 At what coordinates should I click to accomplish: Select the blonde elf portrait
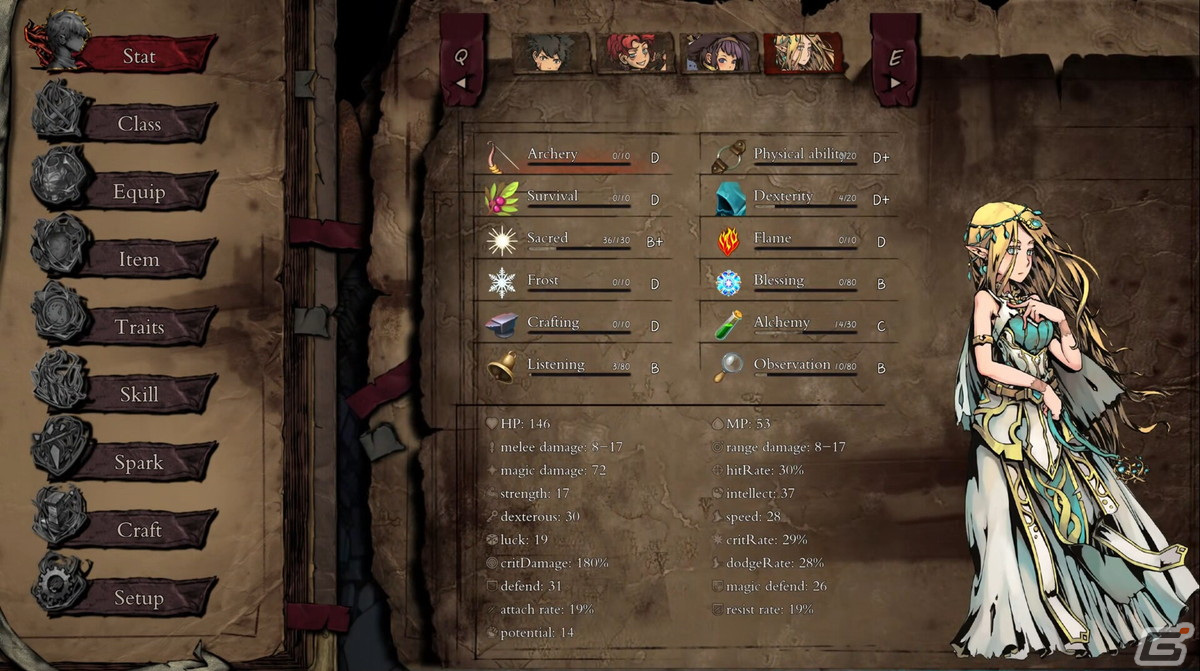[x=801, y=53]
